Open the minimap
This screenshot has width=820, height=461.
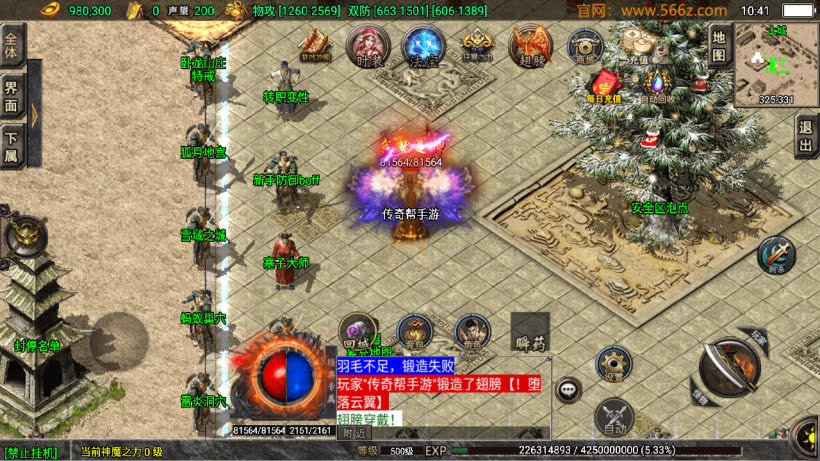click(775, 64)
